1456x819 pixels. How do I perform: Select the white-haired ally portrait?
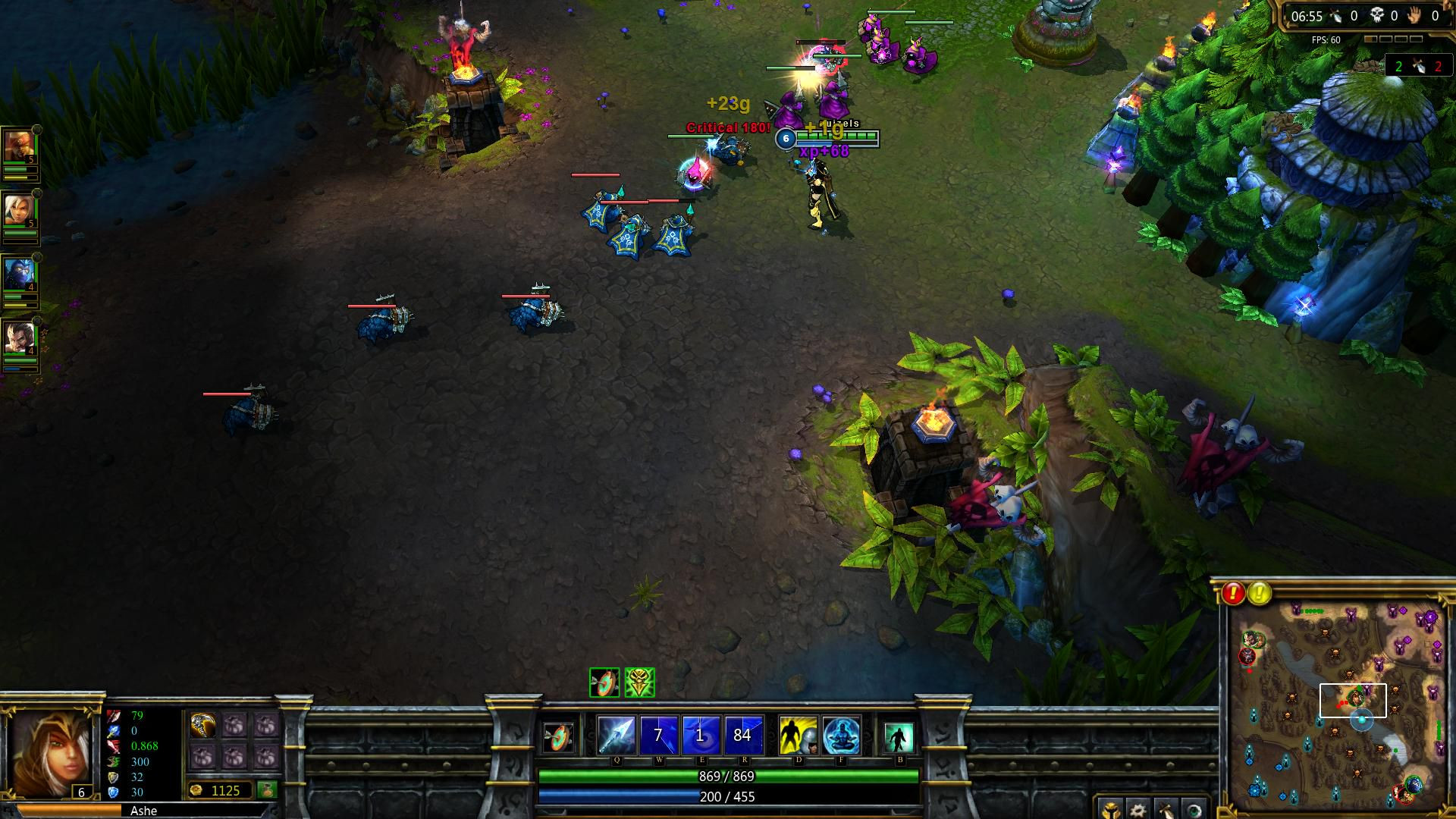coord(18,210)
